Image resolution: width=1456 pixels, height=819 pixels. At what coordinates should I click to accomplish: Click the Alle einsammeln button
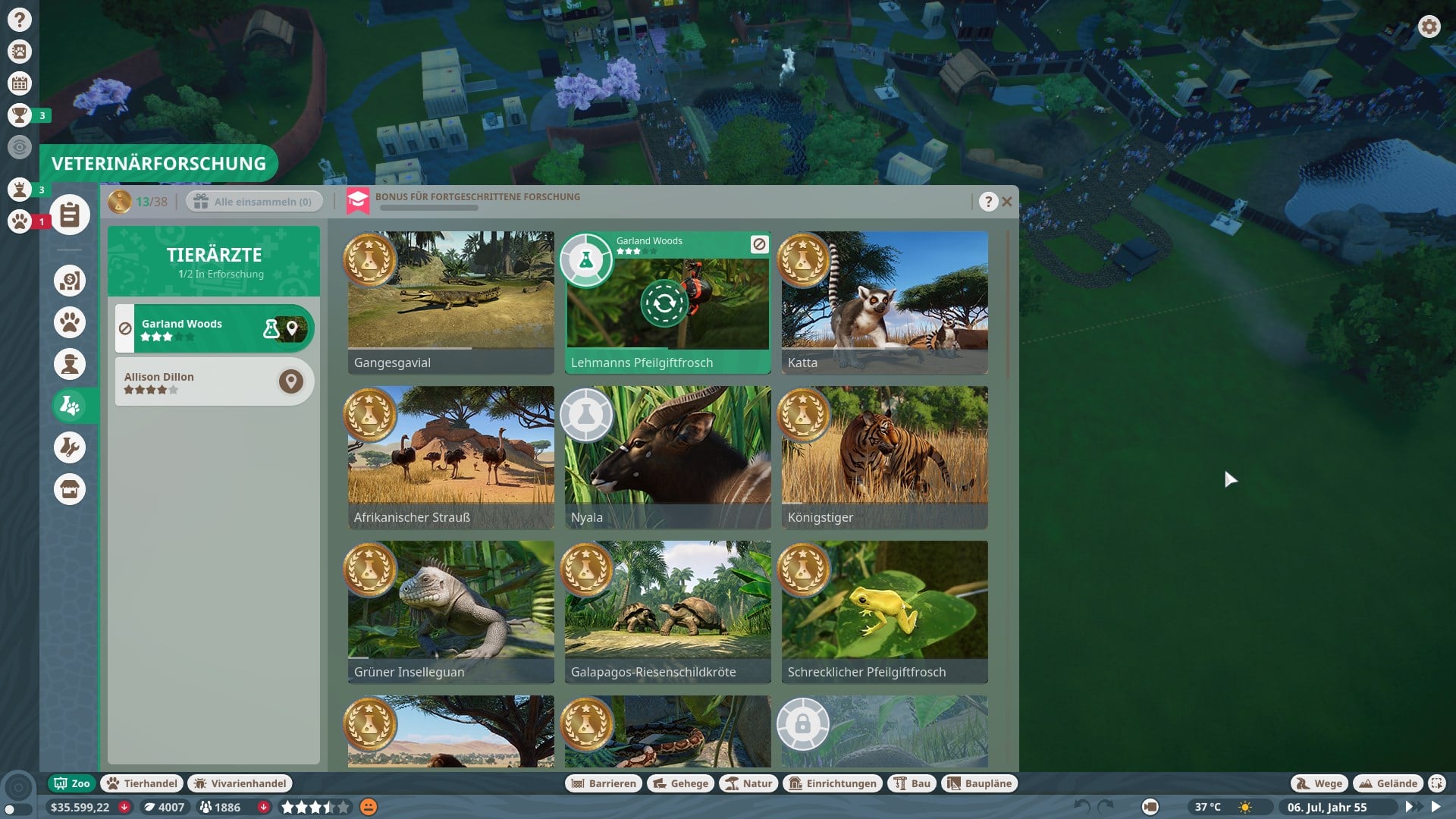(x=254, y=202)
